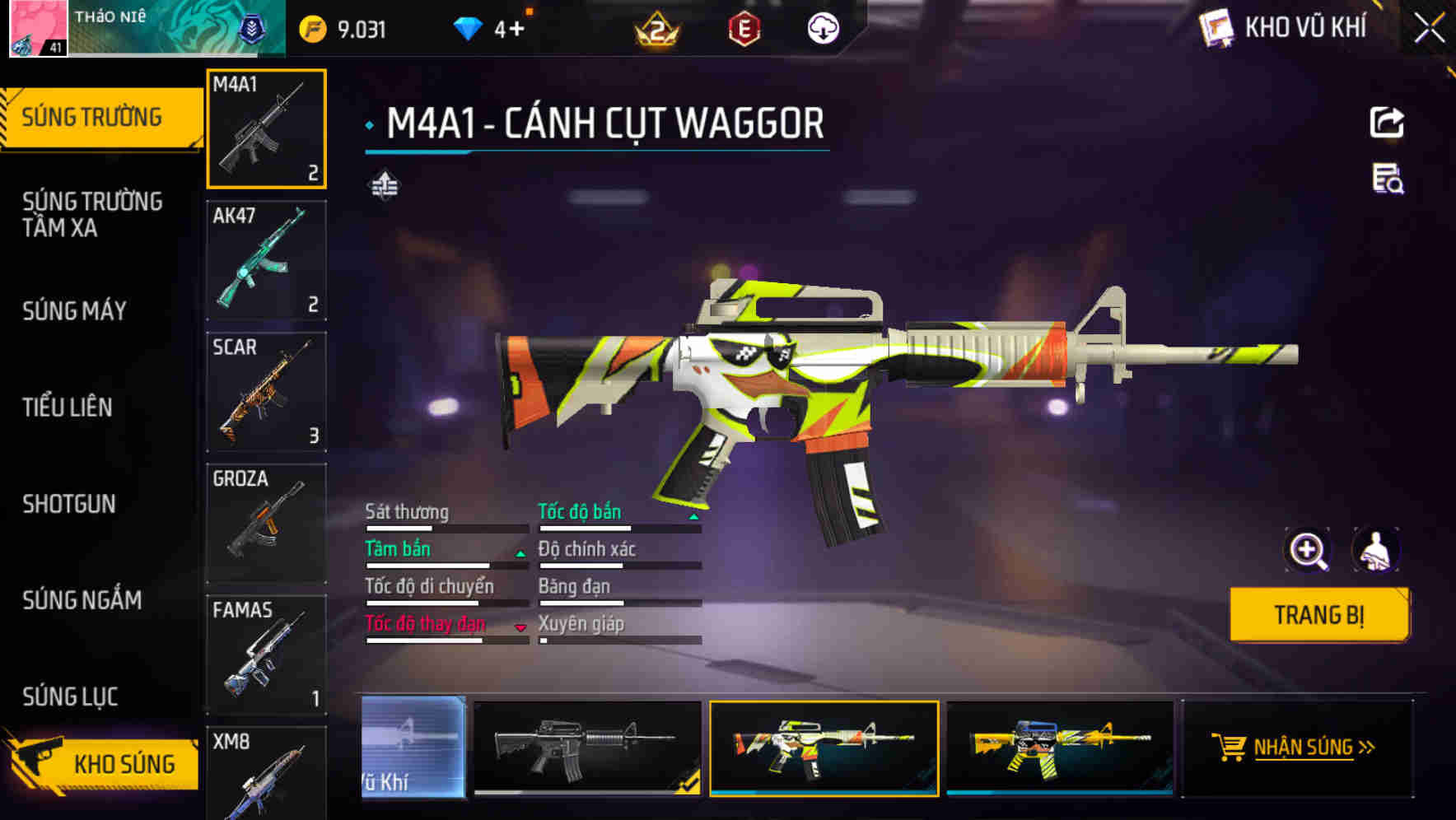
Task: Share the weapon skin via share icon
Action: coord(1387,123)
